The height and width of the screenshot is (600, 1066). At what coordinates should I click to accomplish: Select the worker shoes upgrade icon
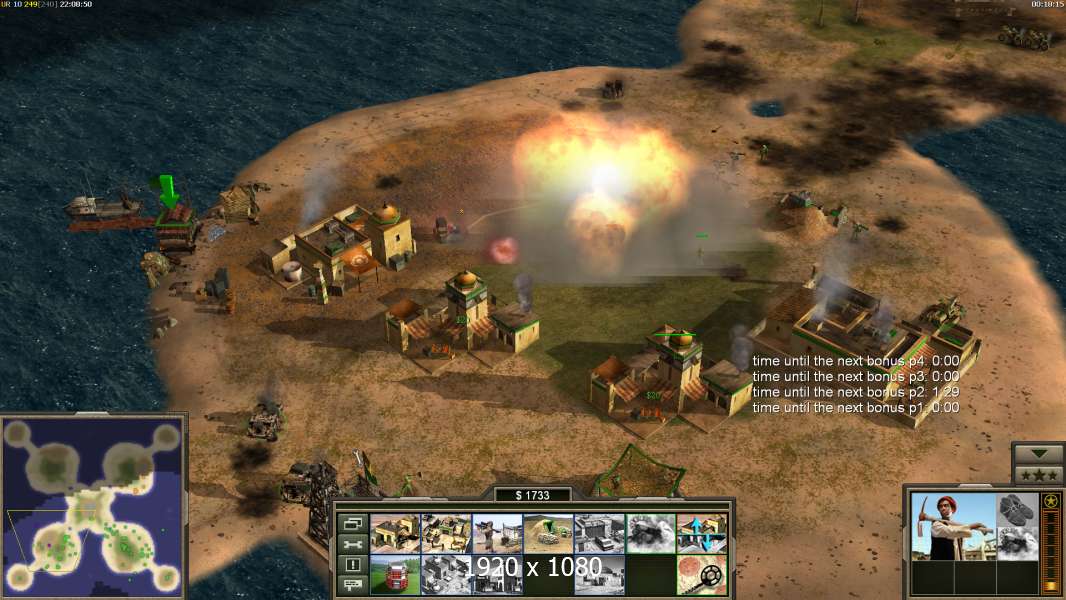pos(1018,509)
